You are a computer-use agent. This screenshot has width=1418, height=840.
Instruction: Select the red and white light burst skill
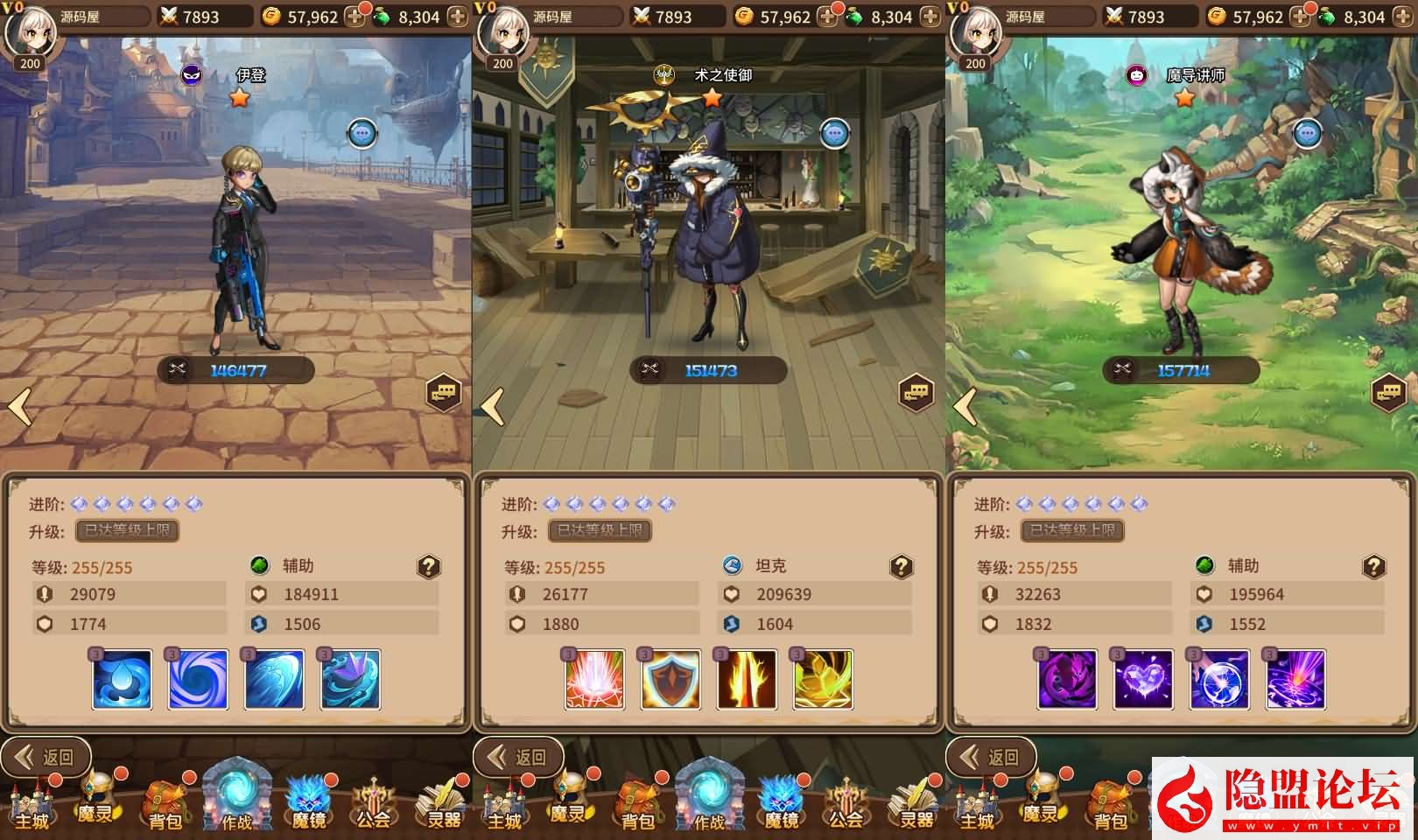click(x=595, y=679)
